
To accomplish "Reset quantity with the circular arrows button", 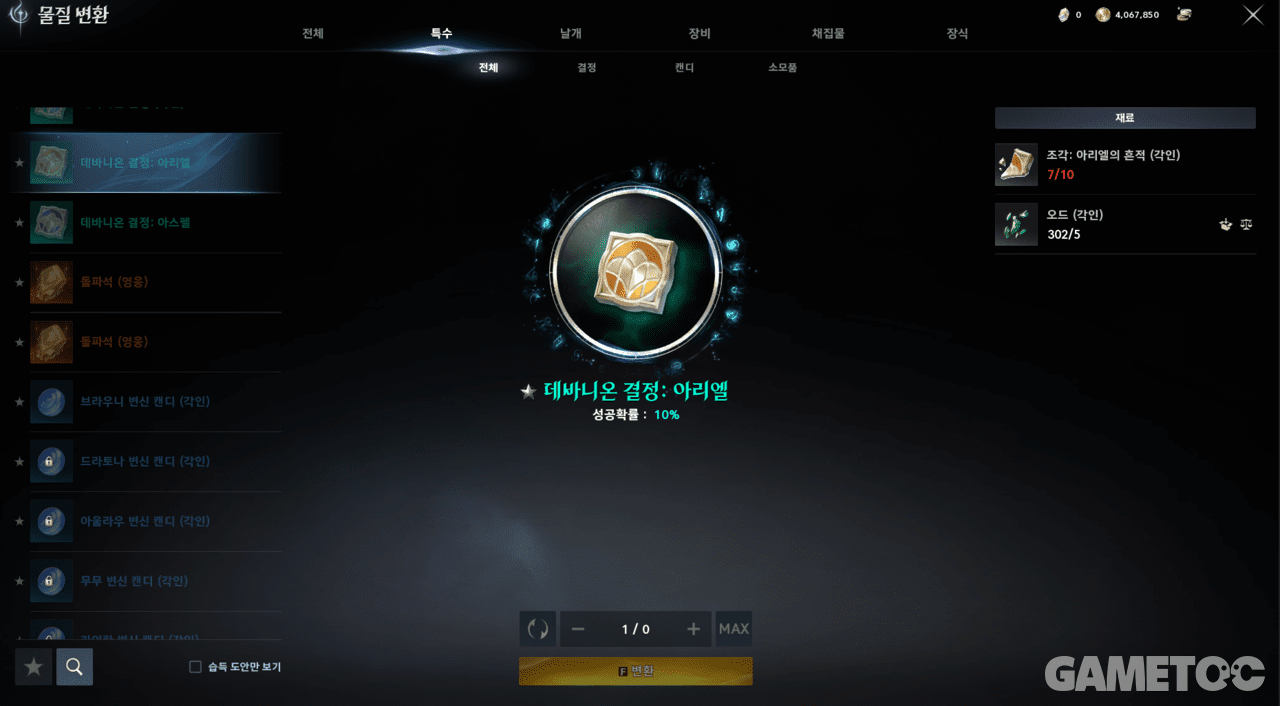I will tap(538, 629).
